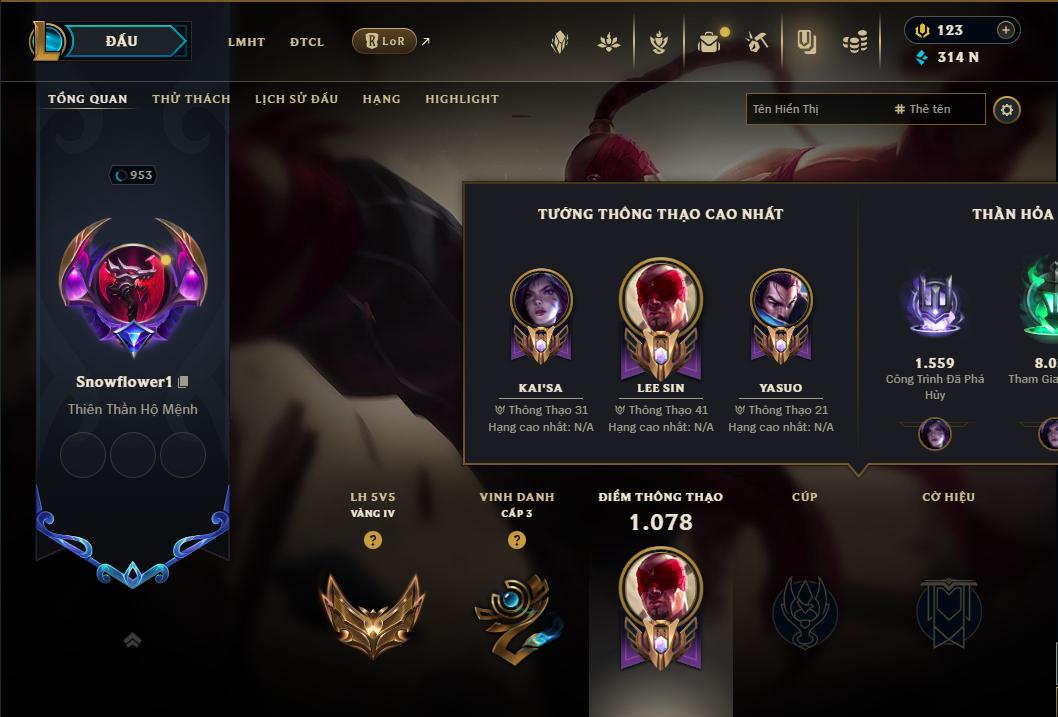
Task: Open the loot chest icon with notification
Action: [710, 42]
